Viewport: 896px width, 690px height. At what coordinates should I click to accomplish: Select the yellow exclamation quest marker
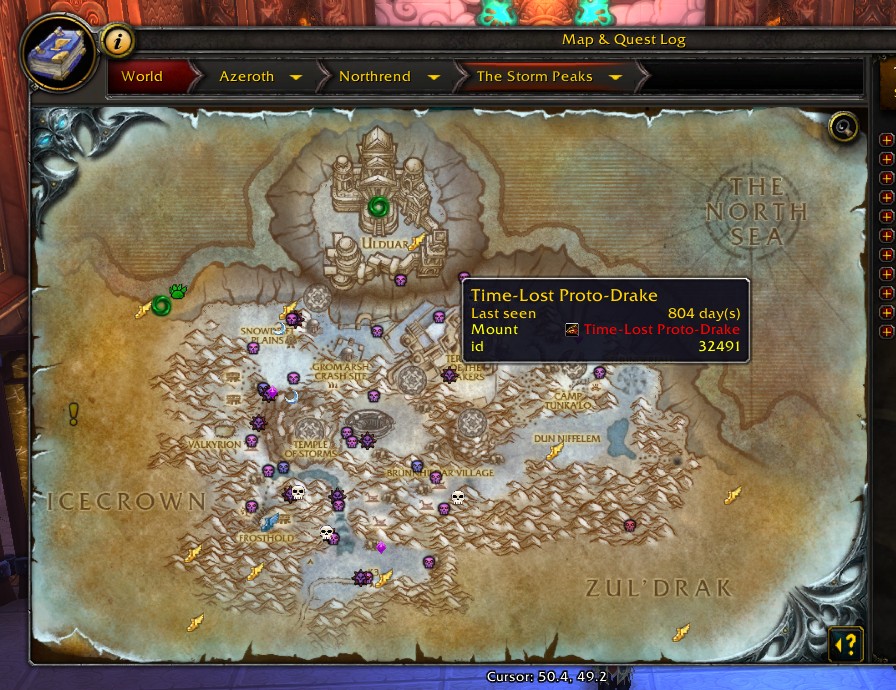(x=73, y=413)
